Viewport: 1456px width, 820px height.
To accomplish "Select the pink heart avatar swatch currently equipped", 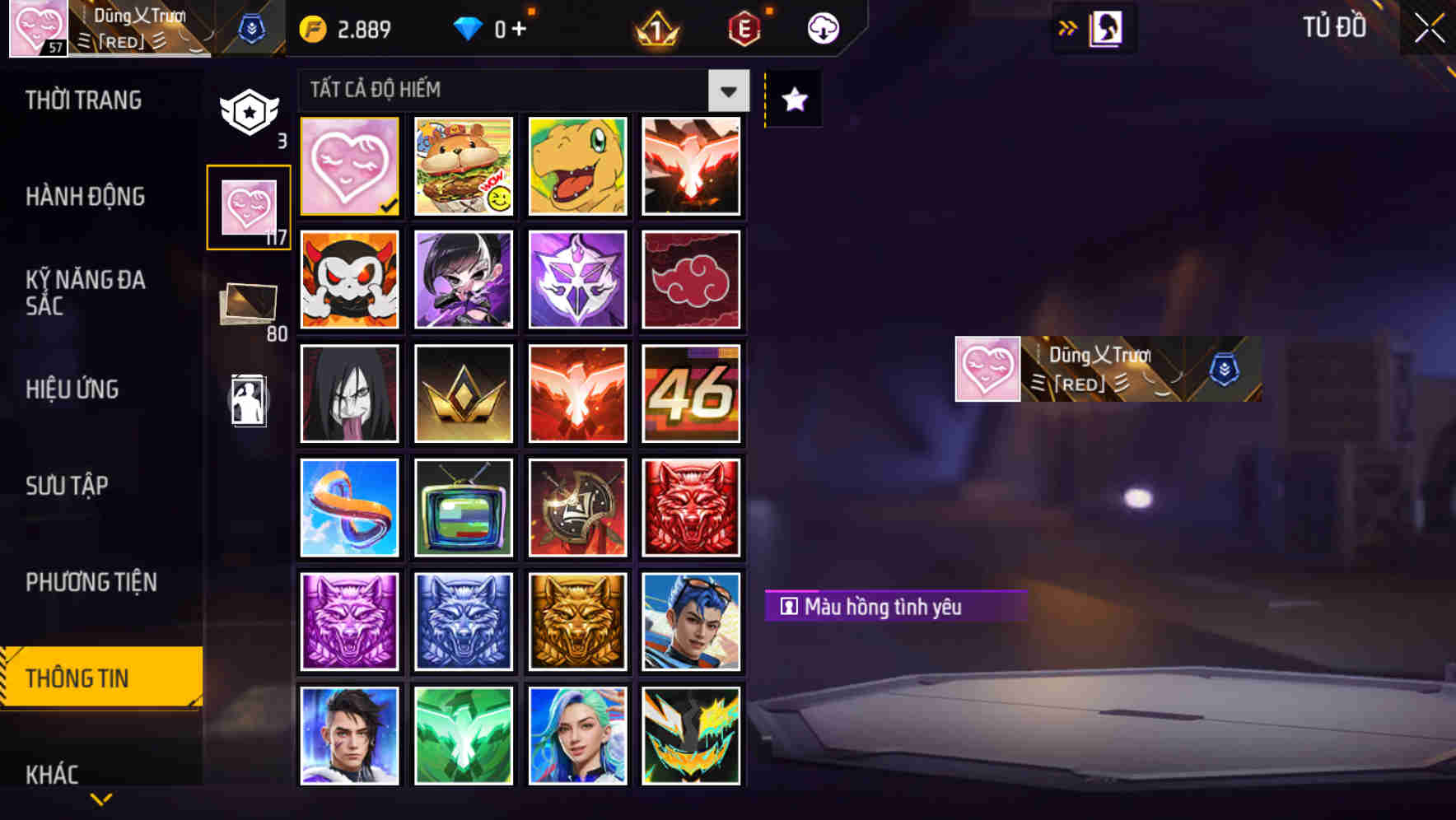I will pos(348,165).
